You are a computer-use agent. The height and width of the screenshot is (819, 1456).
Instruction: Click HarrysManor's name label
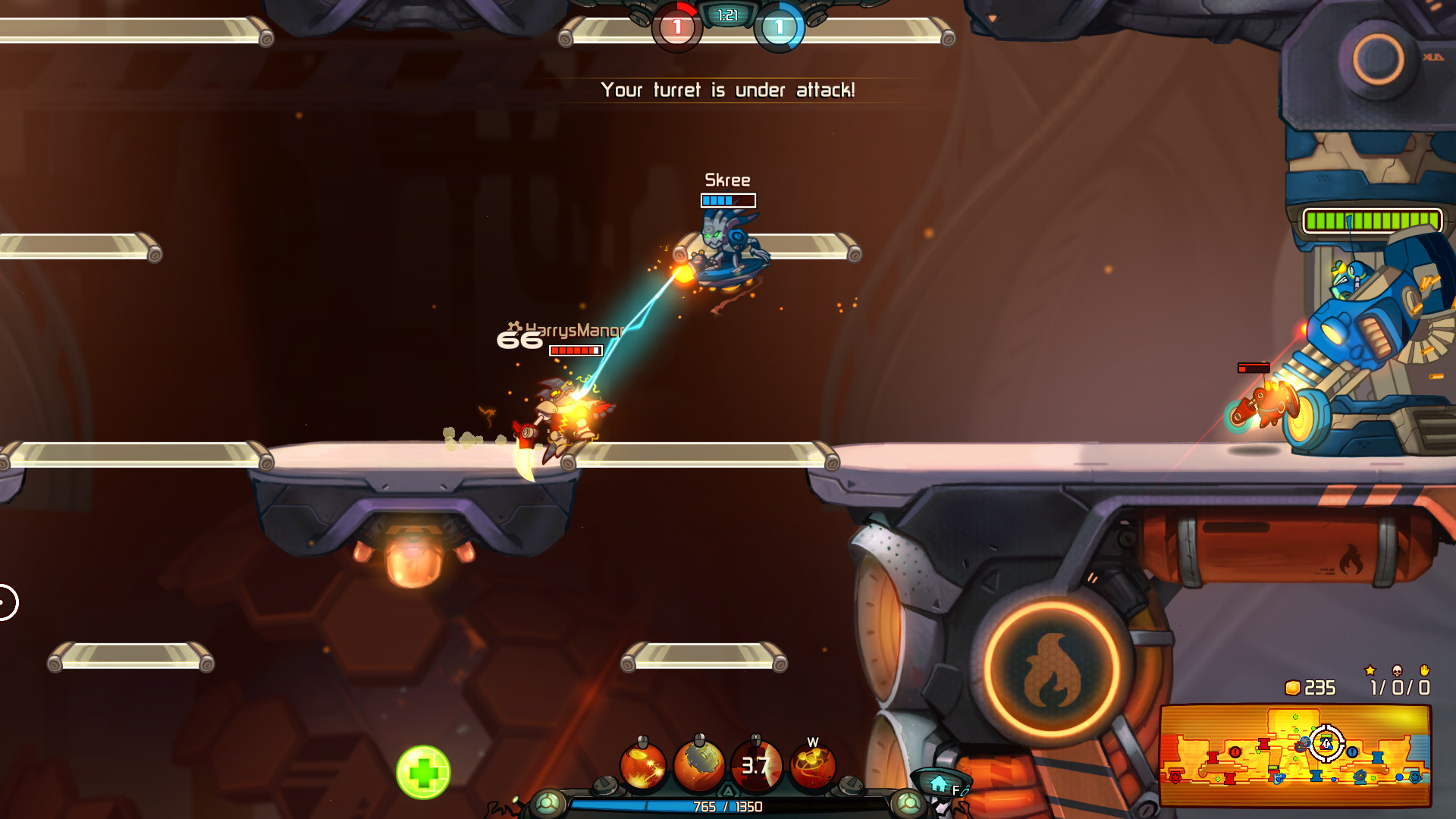point(574,331)
